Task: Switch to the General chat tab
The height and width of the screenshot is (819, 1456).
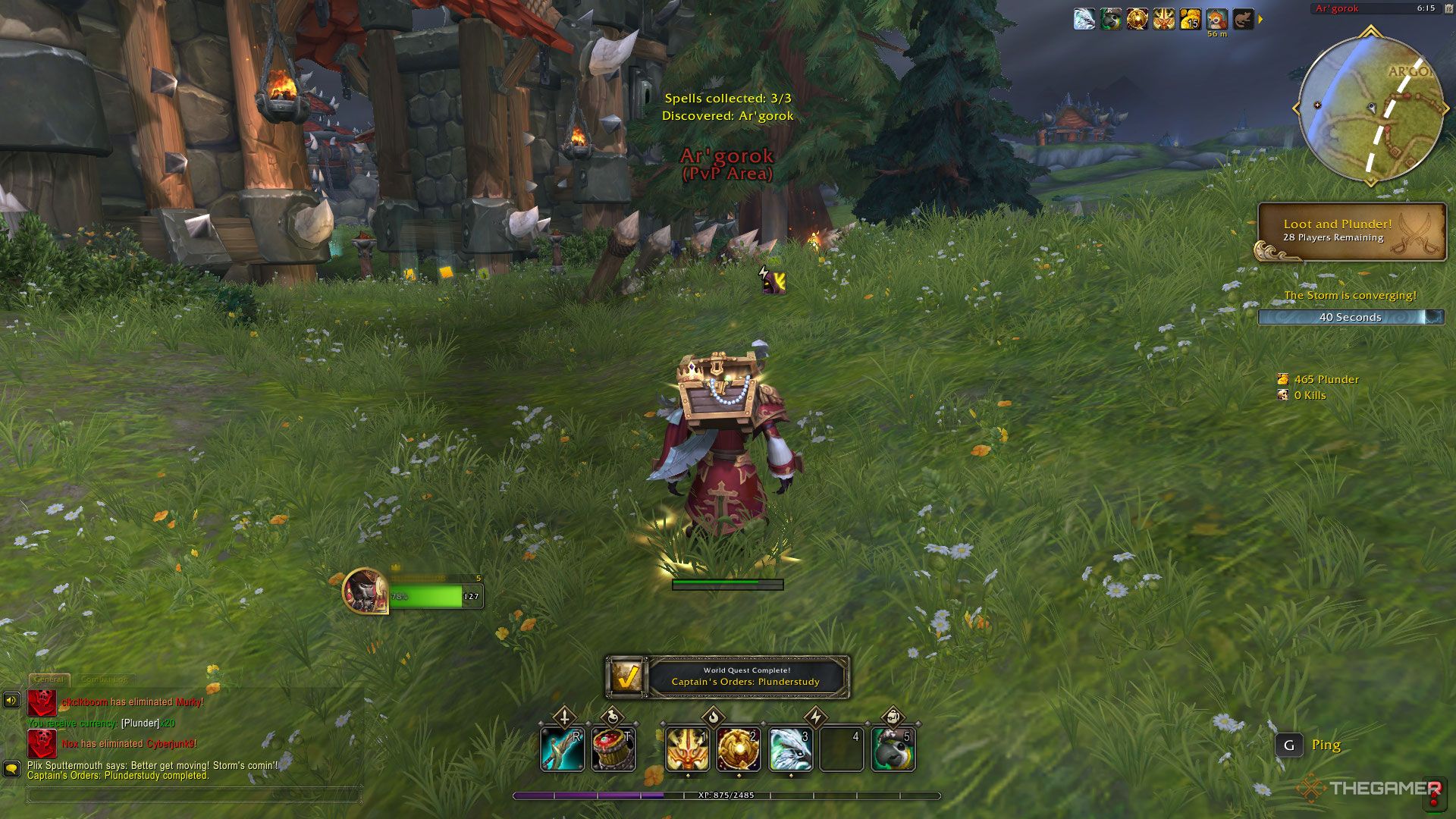Action: 49,679
